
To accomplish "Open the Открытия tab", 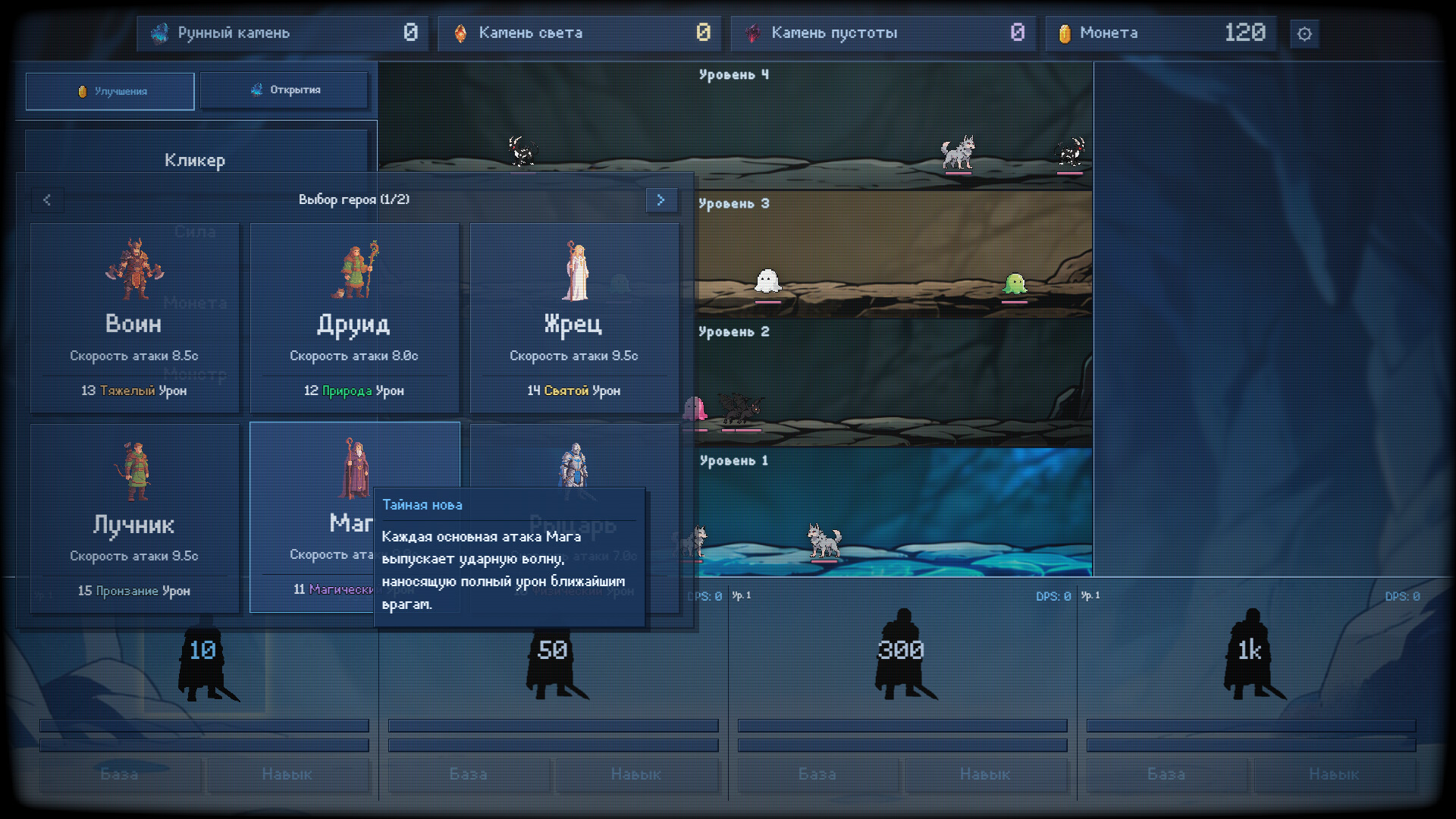I will click(284, 90).
